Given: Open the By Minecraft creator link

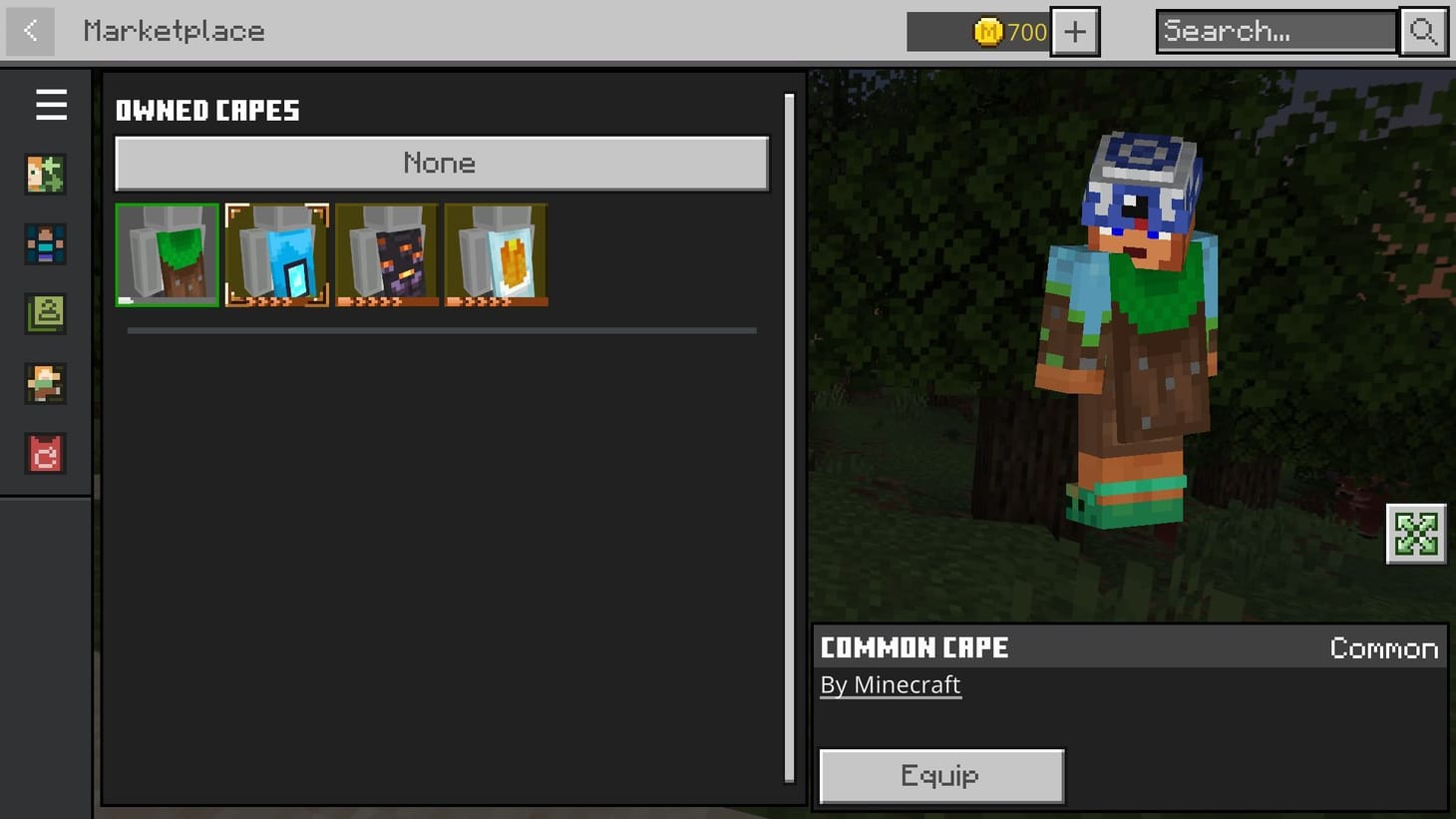Looking at the screenshot, I should click(x=890, y=684).
